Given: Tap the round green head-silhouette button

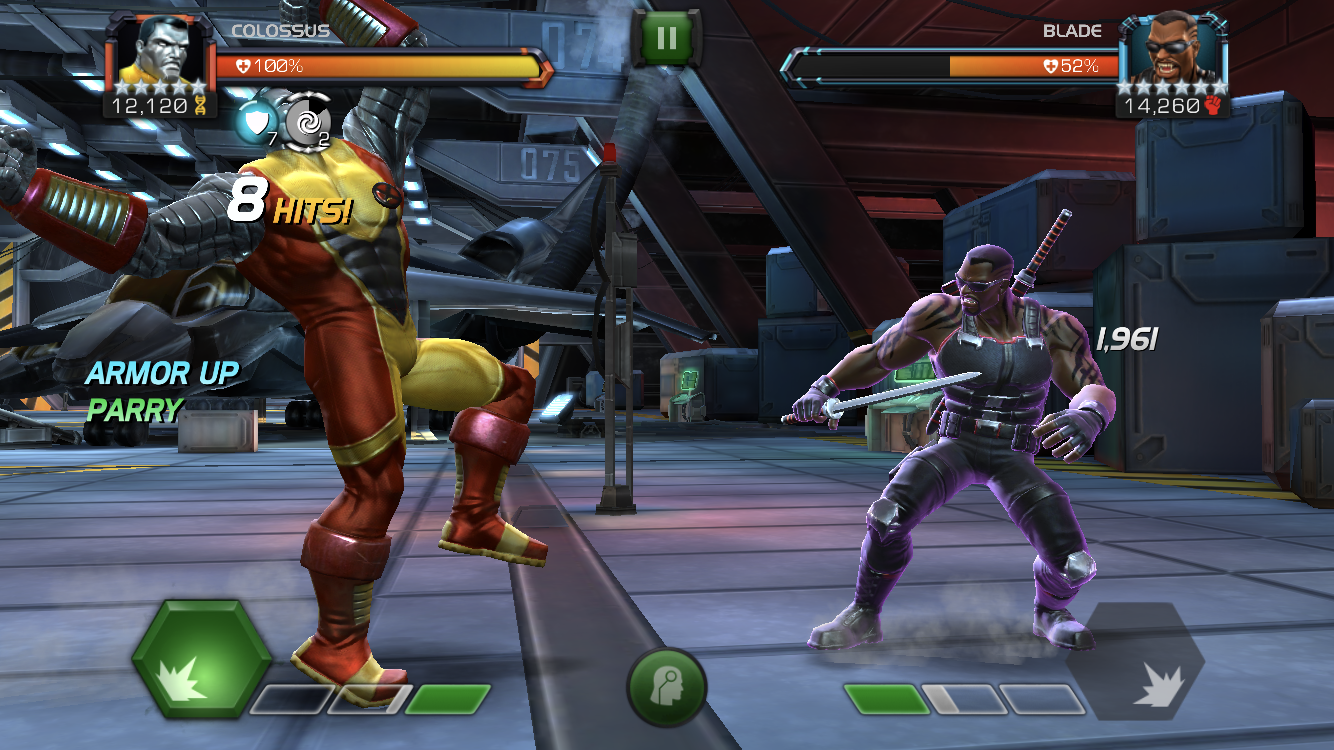Looking at the screenshot, I should (666, 688).
